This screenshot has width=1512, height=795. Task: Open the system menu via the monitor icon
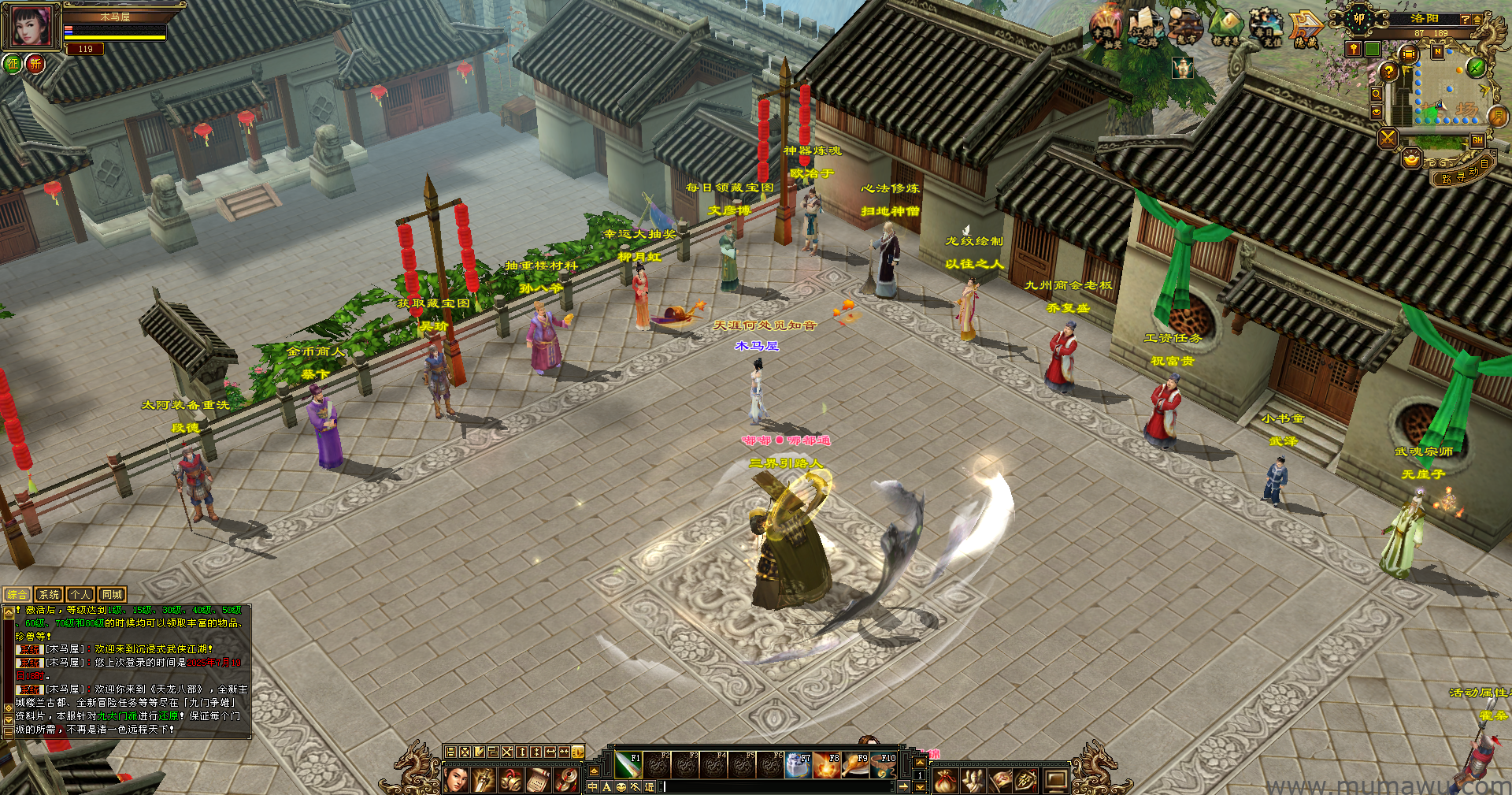point(1055,781)
